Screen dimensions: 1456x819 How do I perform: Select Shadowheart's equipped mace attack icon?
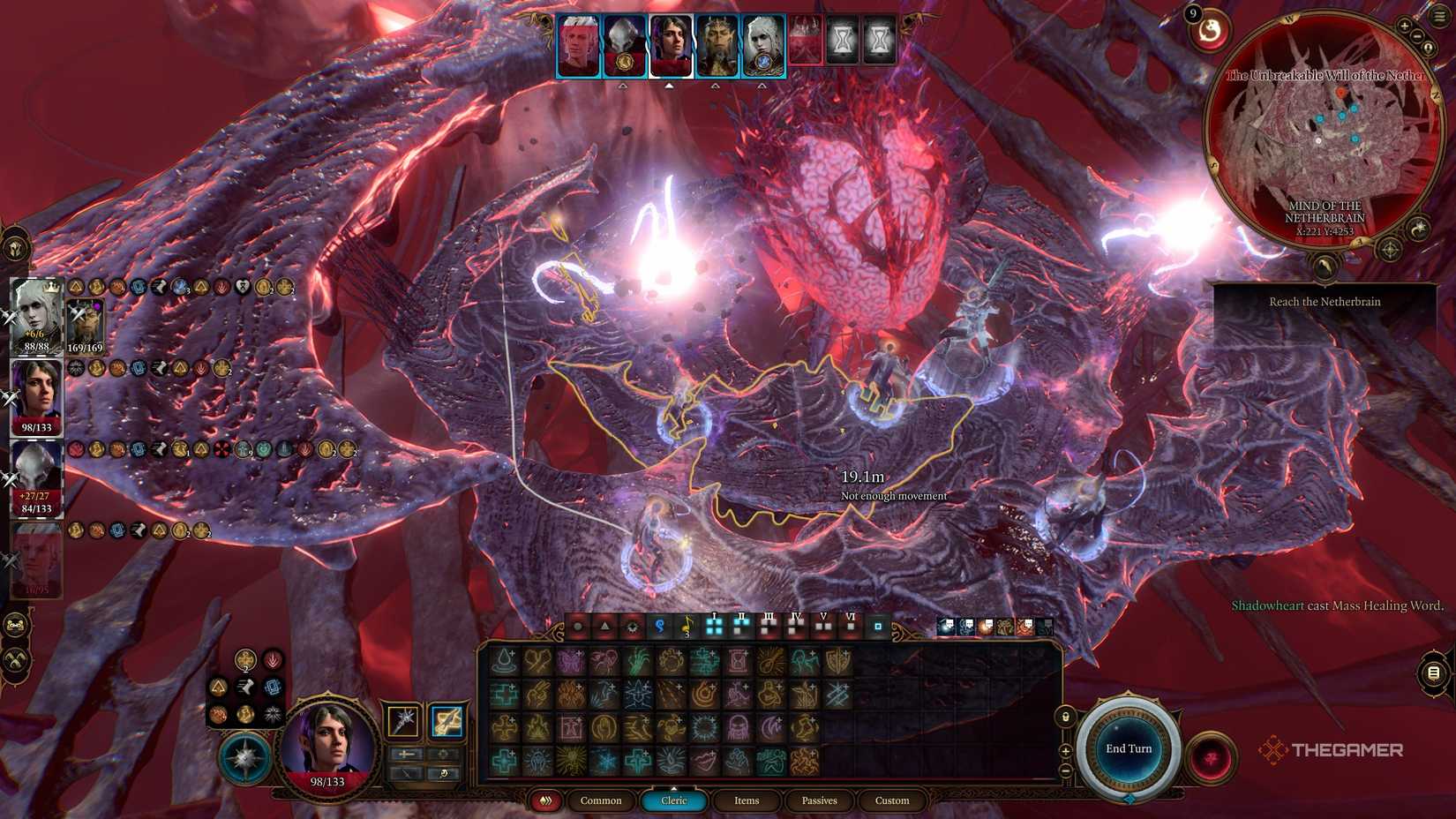pyautogui.click(x=402, y=720)
